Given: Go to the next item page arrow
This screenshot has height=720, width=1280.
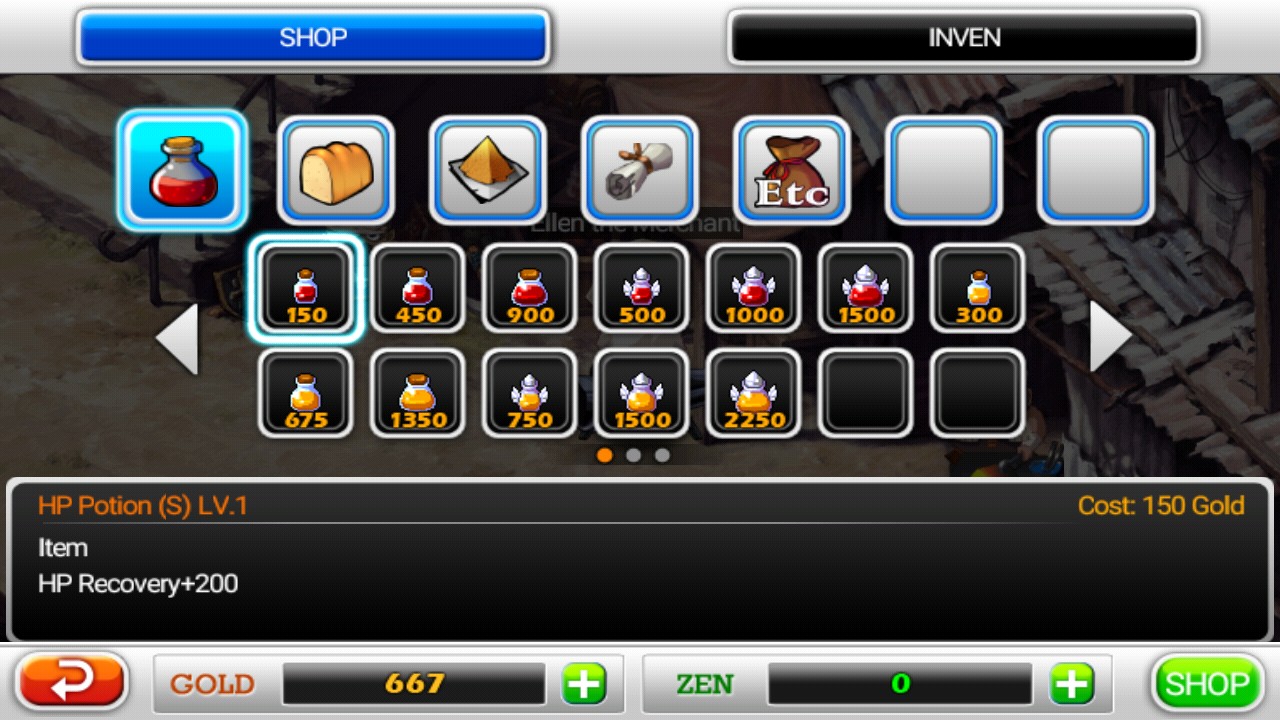Looking at the screenshot, I should (x=1109, y=338).
